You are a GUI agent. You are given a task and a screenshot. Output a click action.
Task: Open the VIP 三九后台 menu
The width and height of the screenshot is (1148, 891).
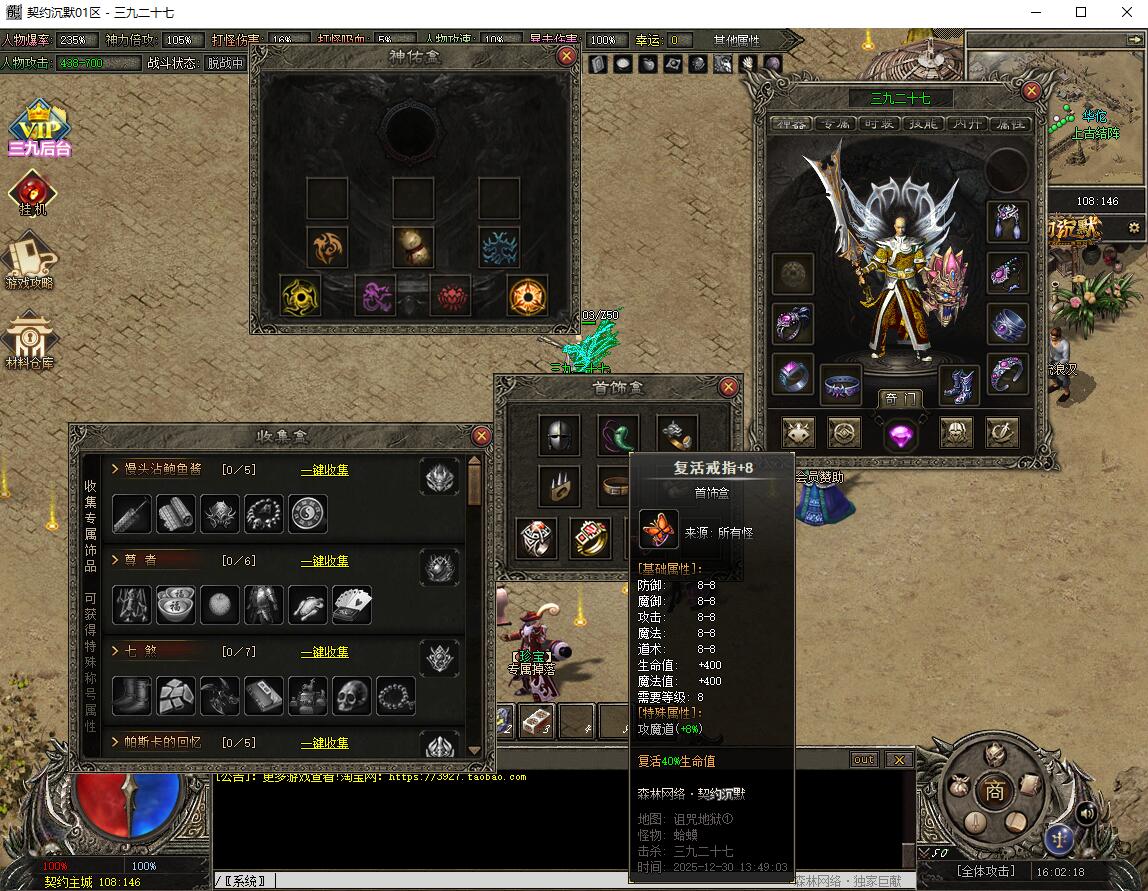[39, 128]
